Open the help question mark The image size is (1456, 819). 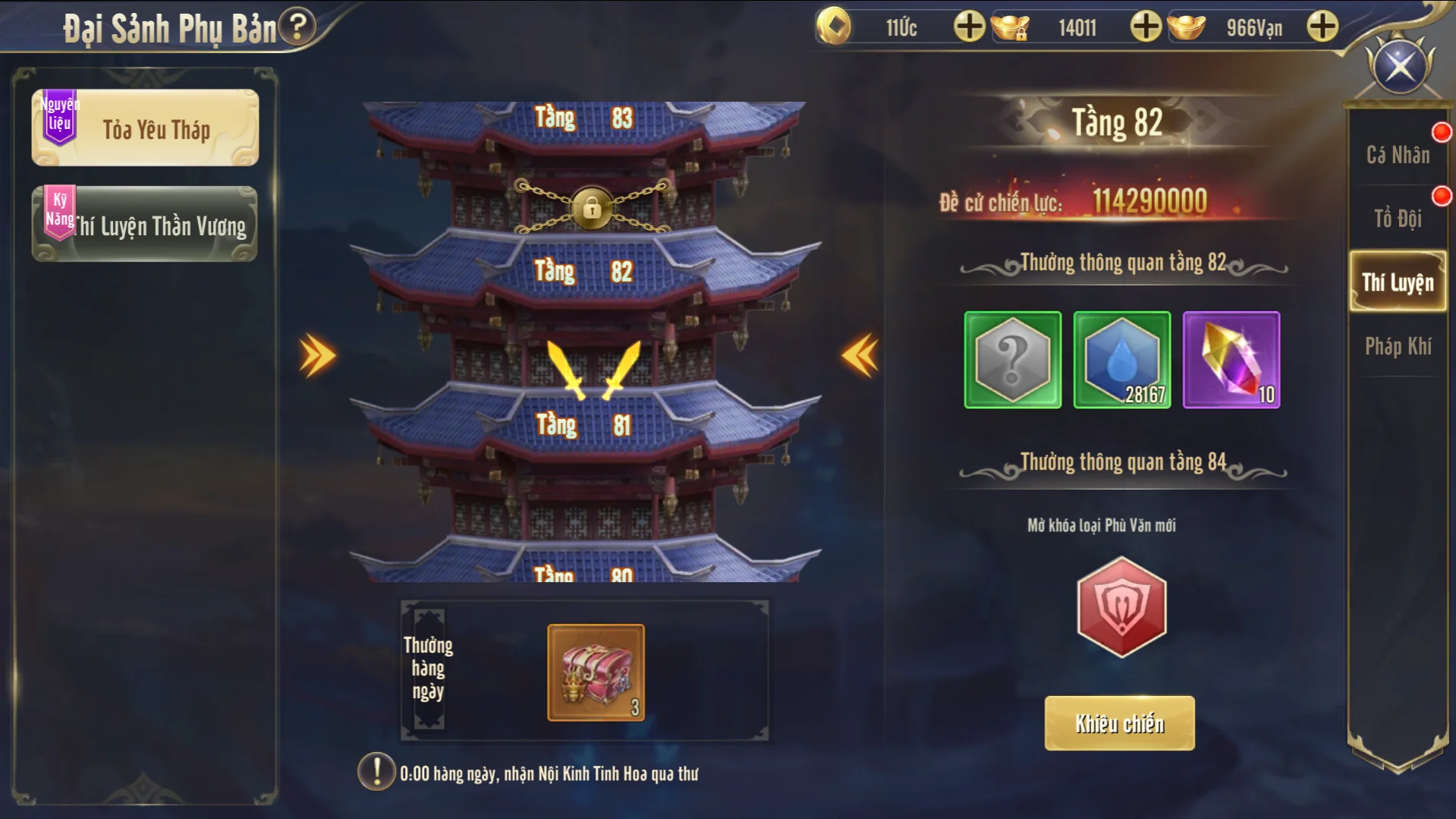tap(297, 27)
